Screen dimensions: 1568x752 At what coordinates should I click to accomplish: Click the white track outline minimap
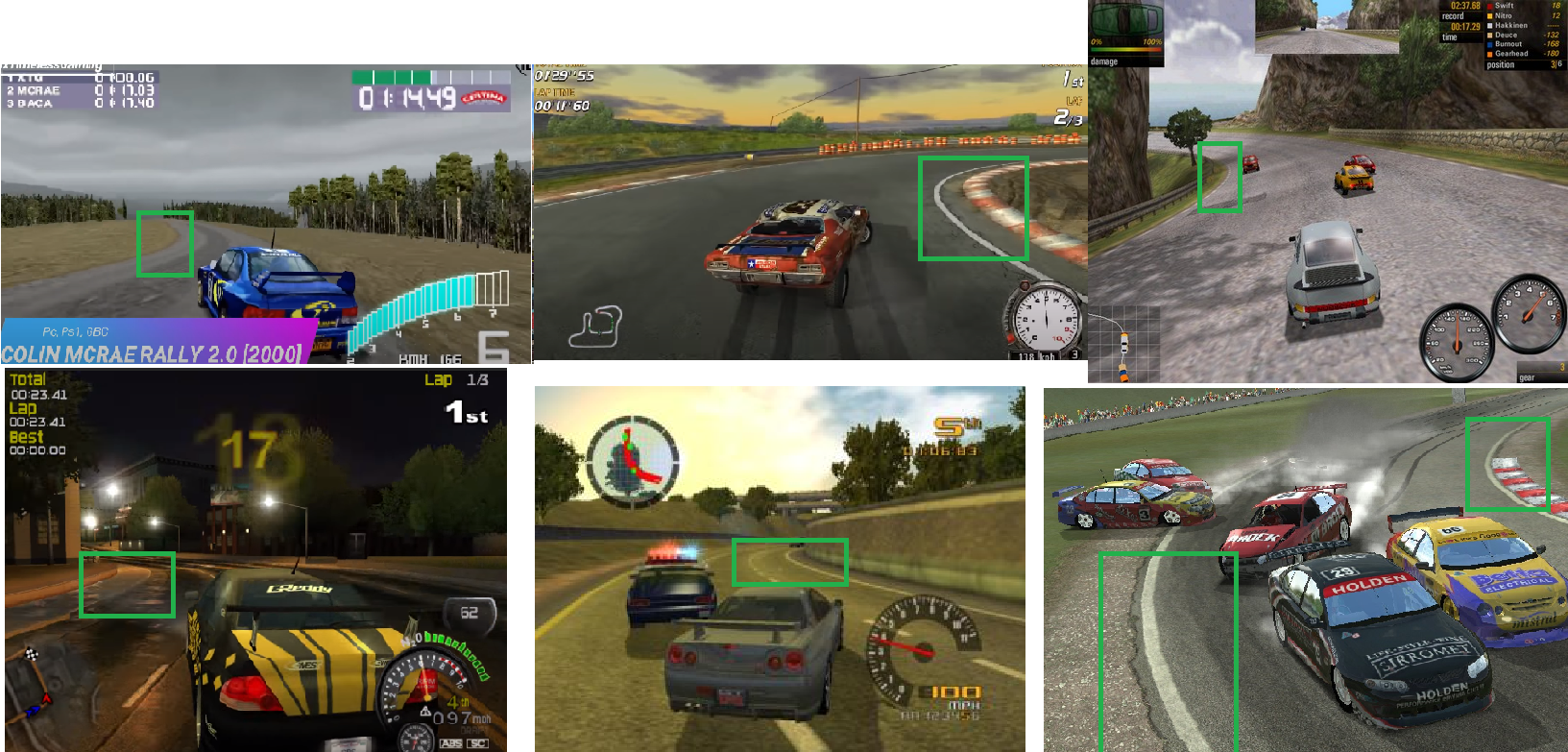597,327
